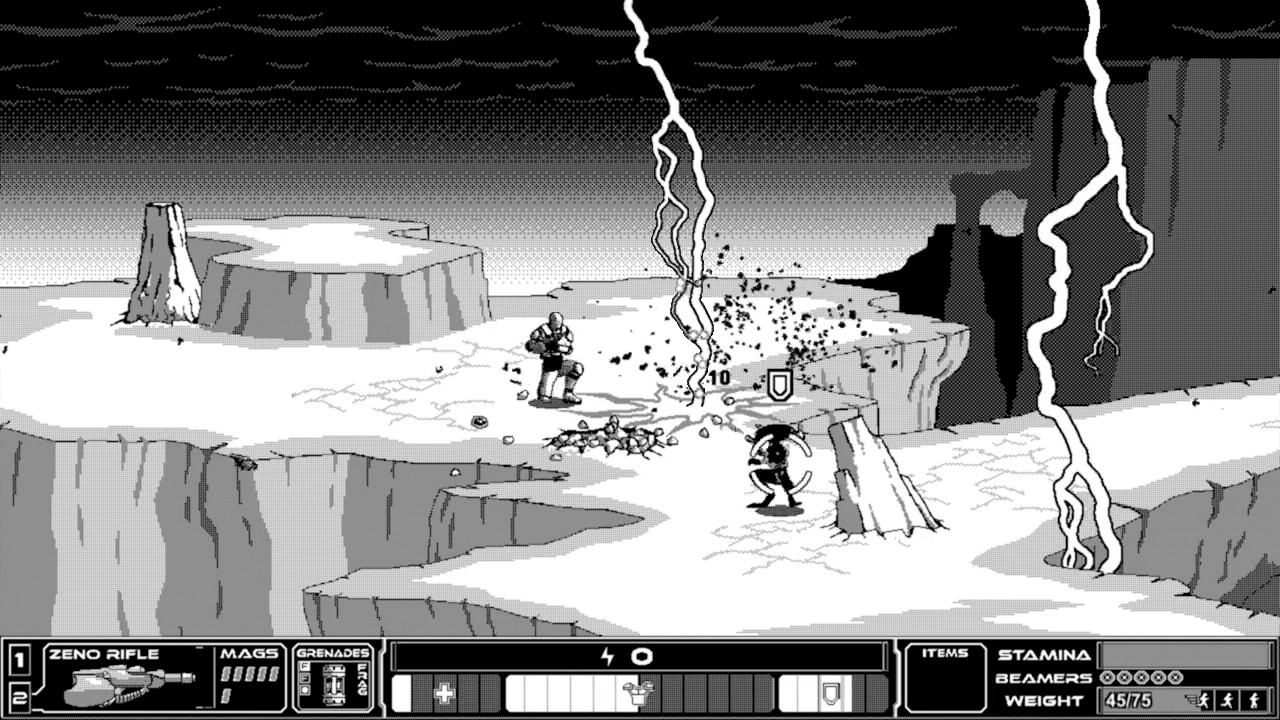Click the frag grenade icon in Grenades panel
The width and height of the screenshot is (1280, 720).
pyautogui.click(x=333, y=683)
